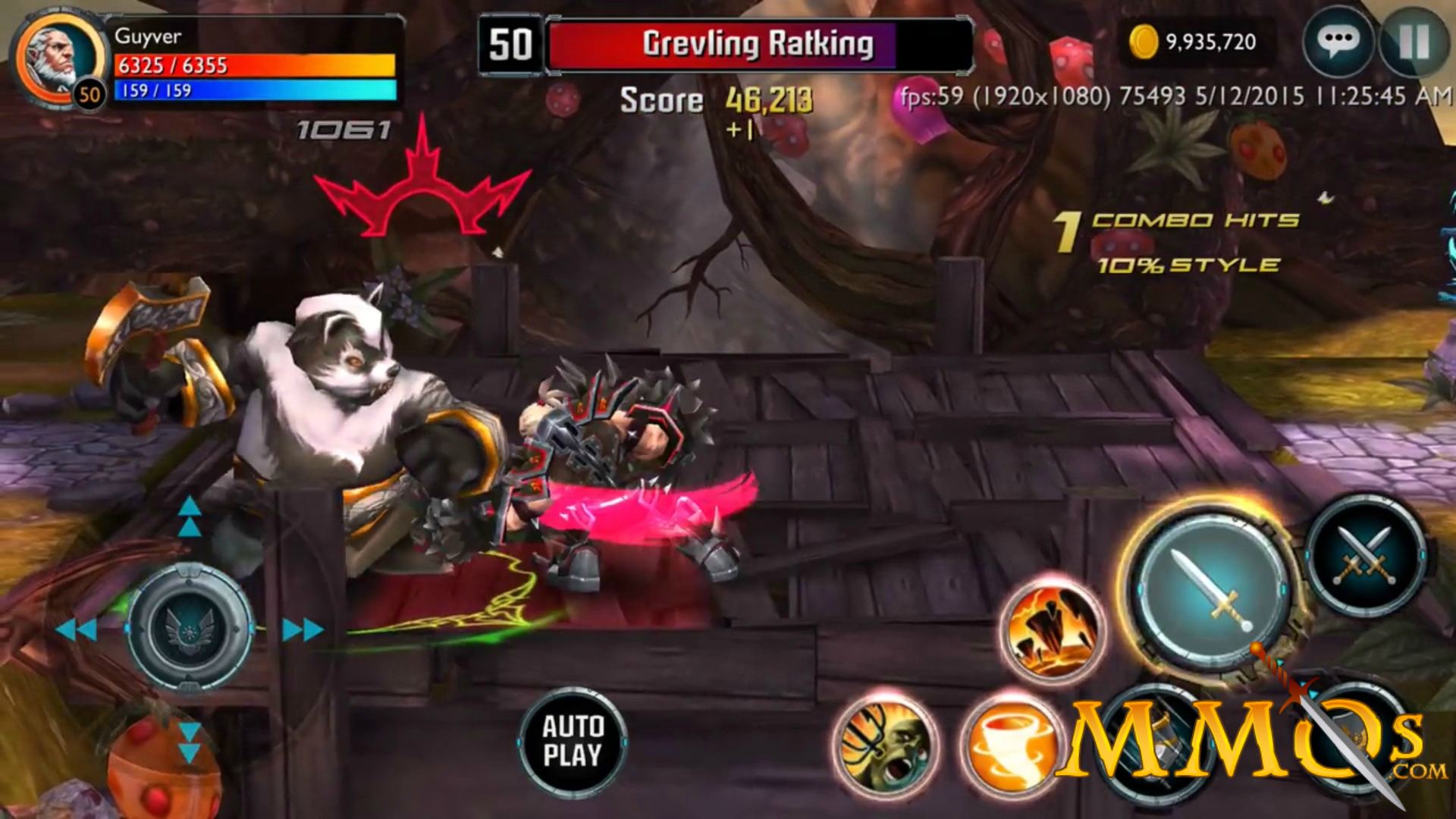Click the winged joystick center

point(190,628)
